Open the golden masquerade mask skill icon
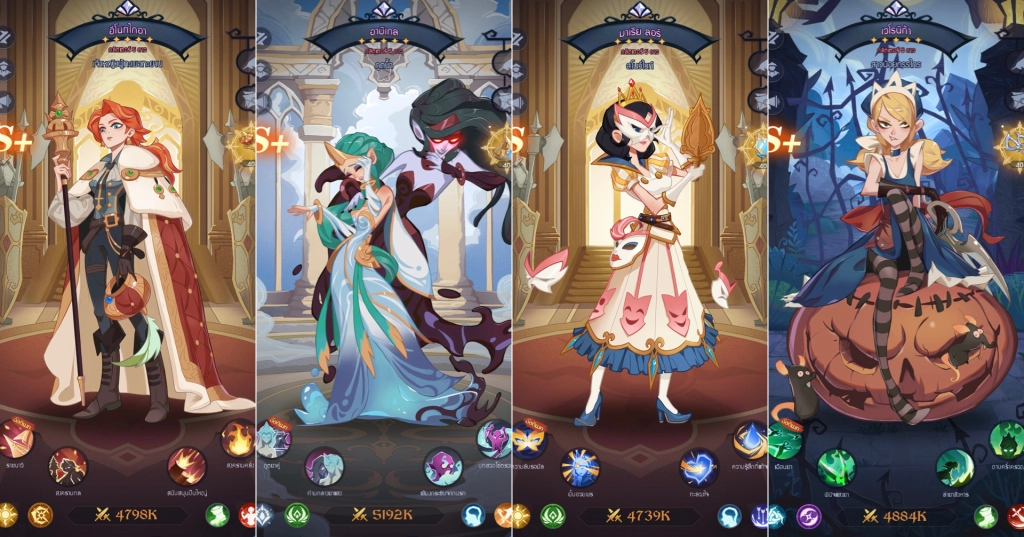The width and height of the screenshot is (1024, 537). pos(529,439)
